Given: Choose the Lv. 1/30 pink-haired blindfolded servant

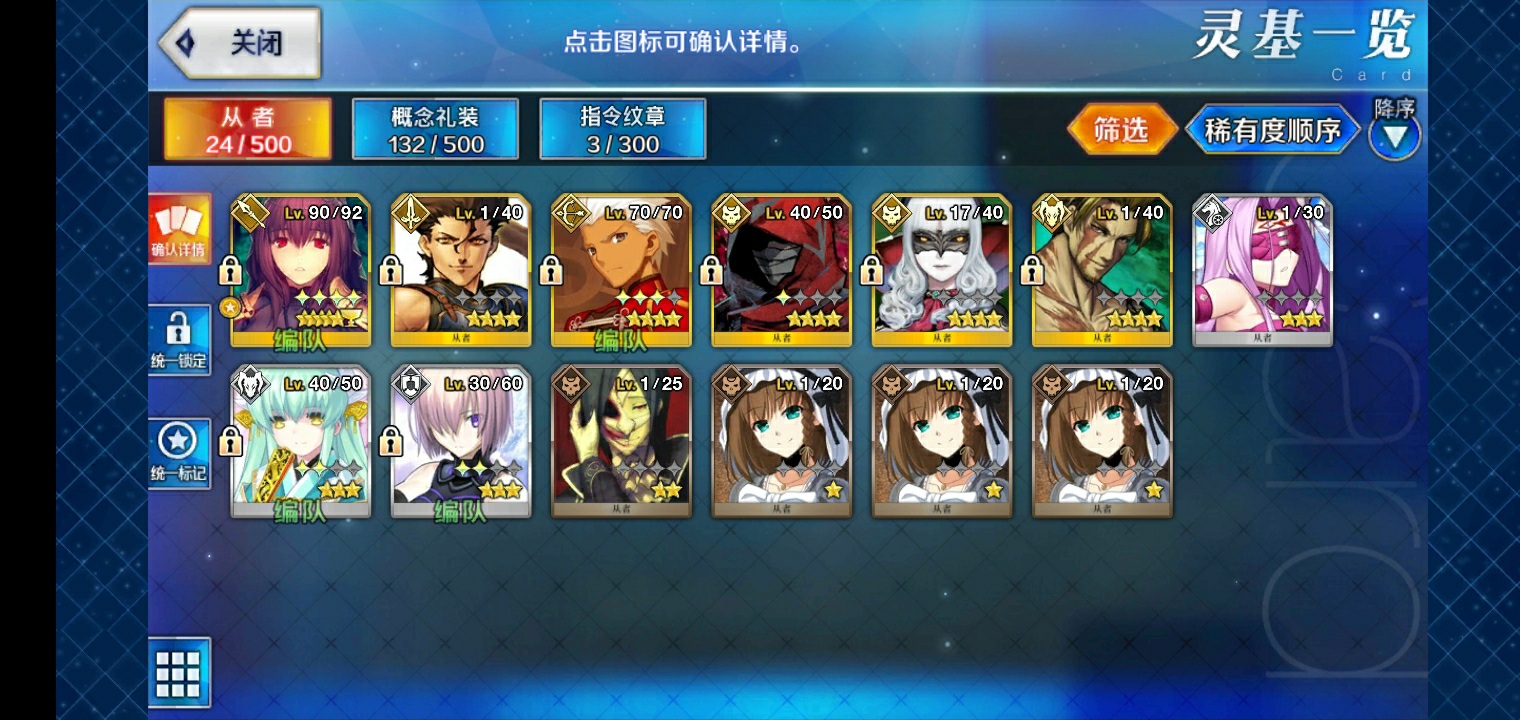Looking at the screenshot, I should click(1262, 270).
